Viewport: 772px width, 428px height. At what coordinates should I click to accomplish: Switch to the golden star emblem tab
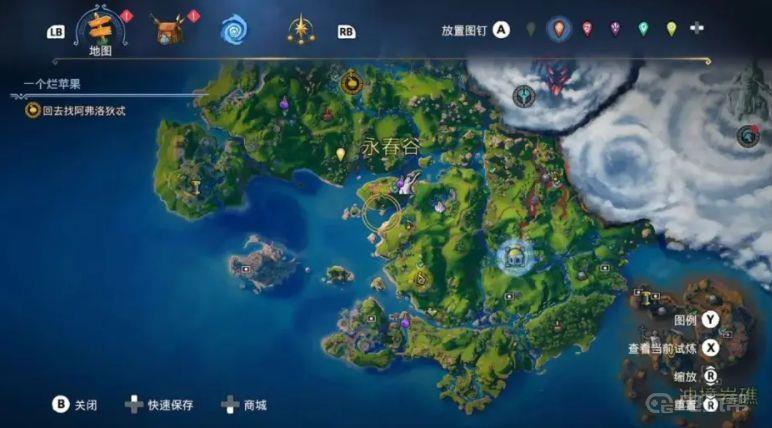pyautogui.click(x=300, y=28)
